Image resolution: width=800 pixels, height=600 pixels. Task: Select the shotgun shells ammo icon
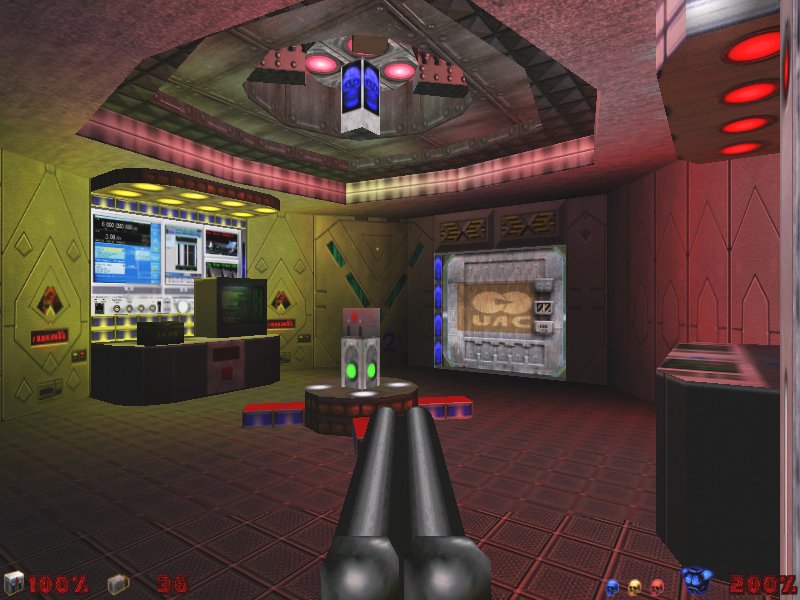pyautogui.click(x=117, y=583)
